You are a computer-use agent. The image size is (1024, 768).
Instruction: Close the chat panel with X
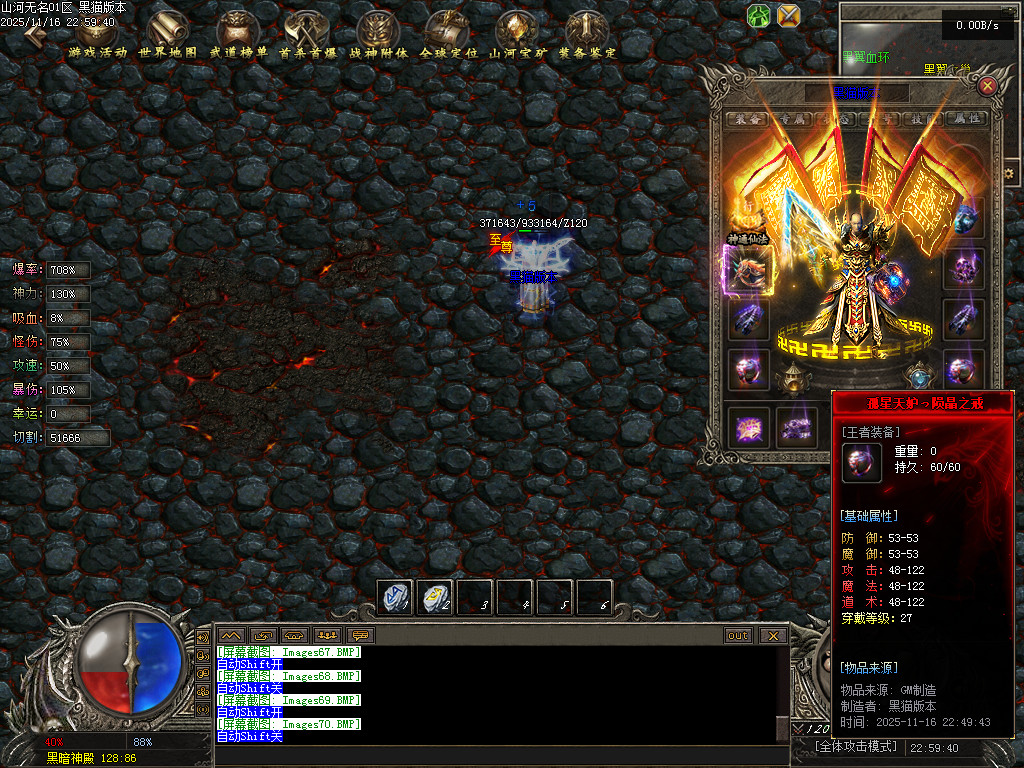point(772,635)
